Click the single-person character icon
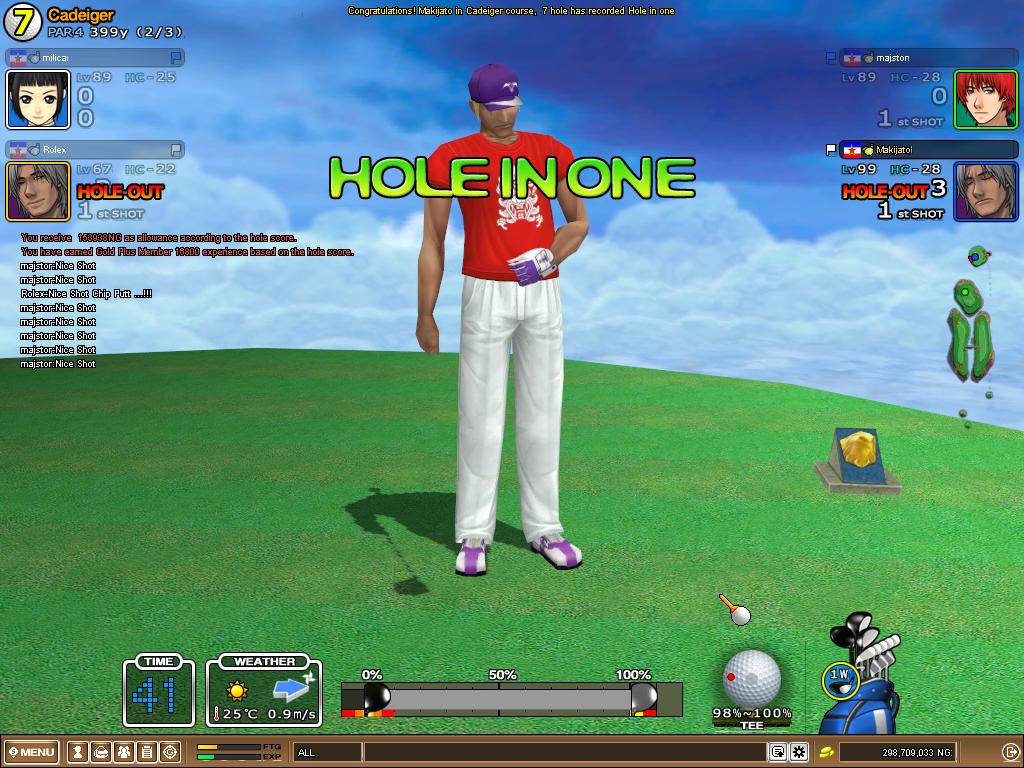1024x768 pixels. [77, 752]
